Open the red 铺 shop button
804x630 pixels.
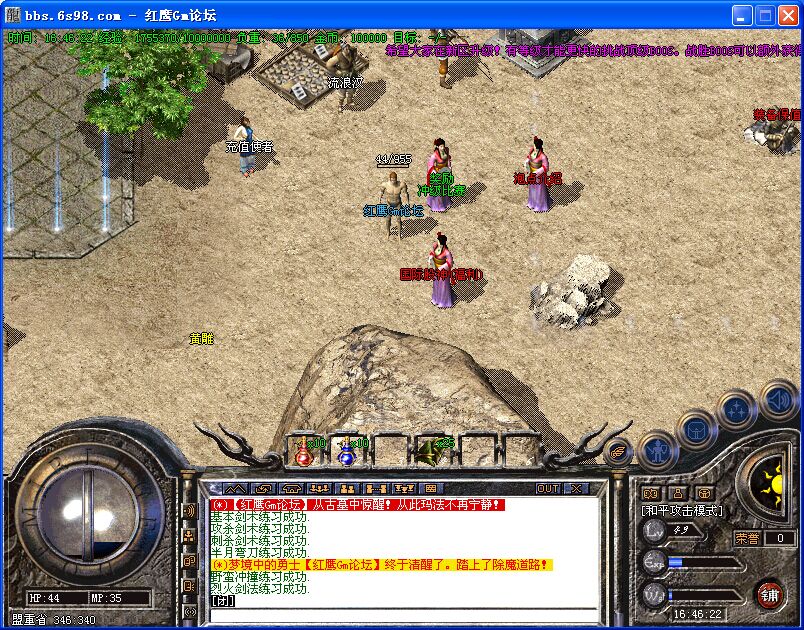tap(769, 594)
